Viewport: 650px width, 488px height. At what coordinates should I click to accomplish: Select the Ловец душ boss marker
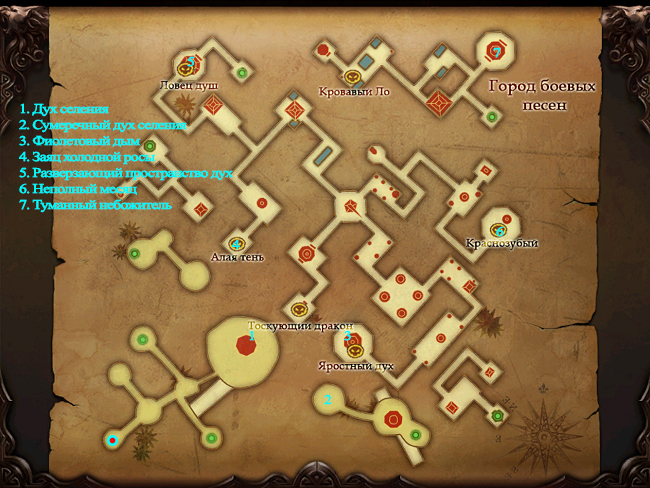(x=185, y=68)
